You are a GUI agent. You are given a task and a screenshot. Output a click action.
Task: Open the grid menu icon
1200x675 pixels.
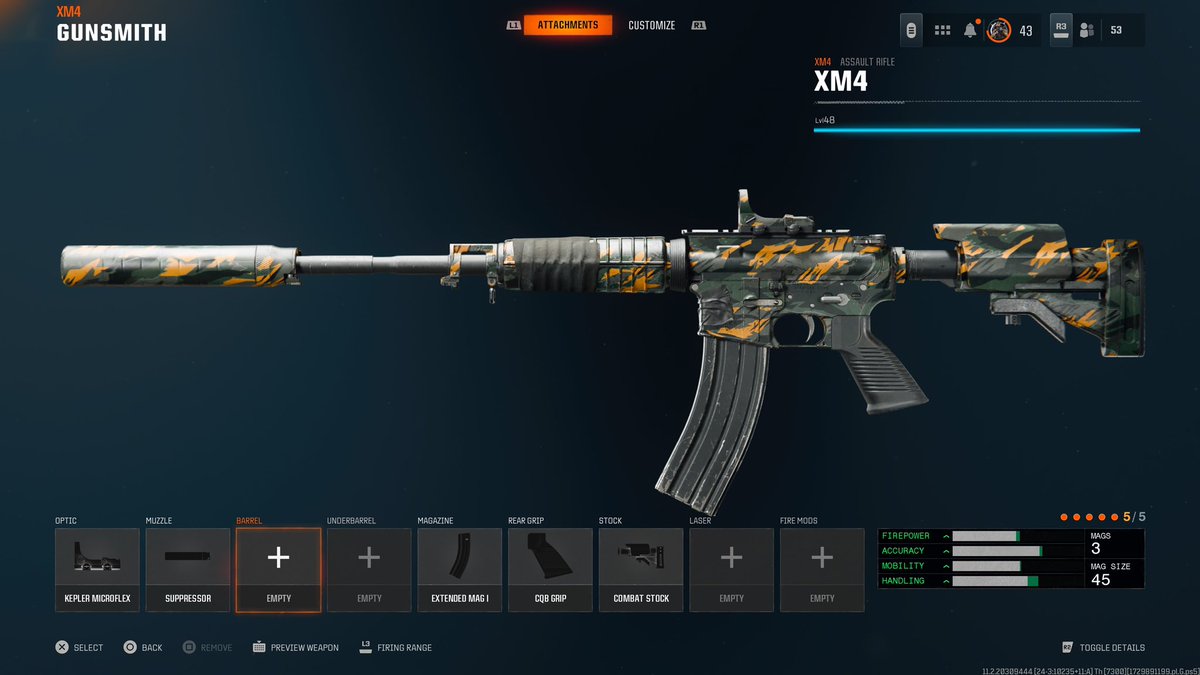point(942,30)
